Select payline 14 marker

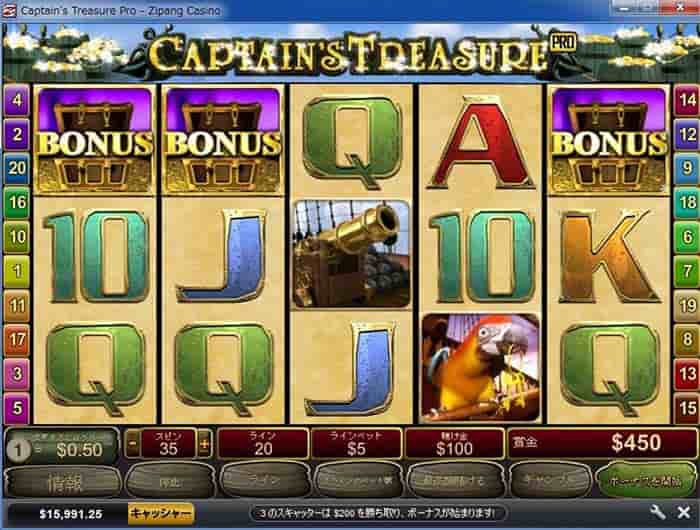tap(685, 100)
